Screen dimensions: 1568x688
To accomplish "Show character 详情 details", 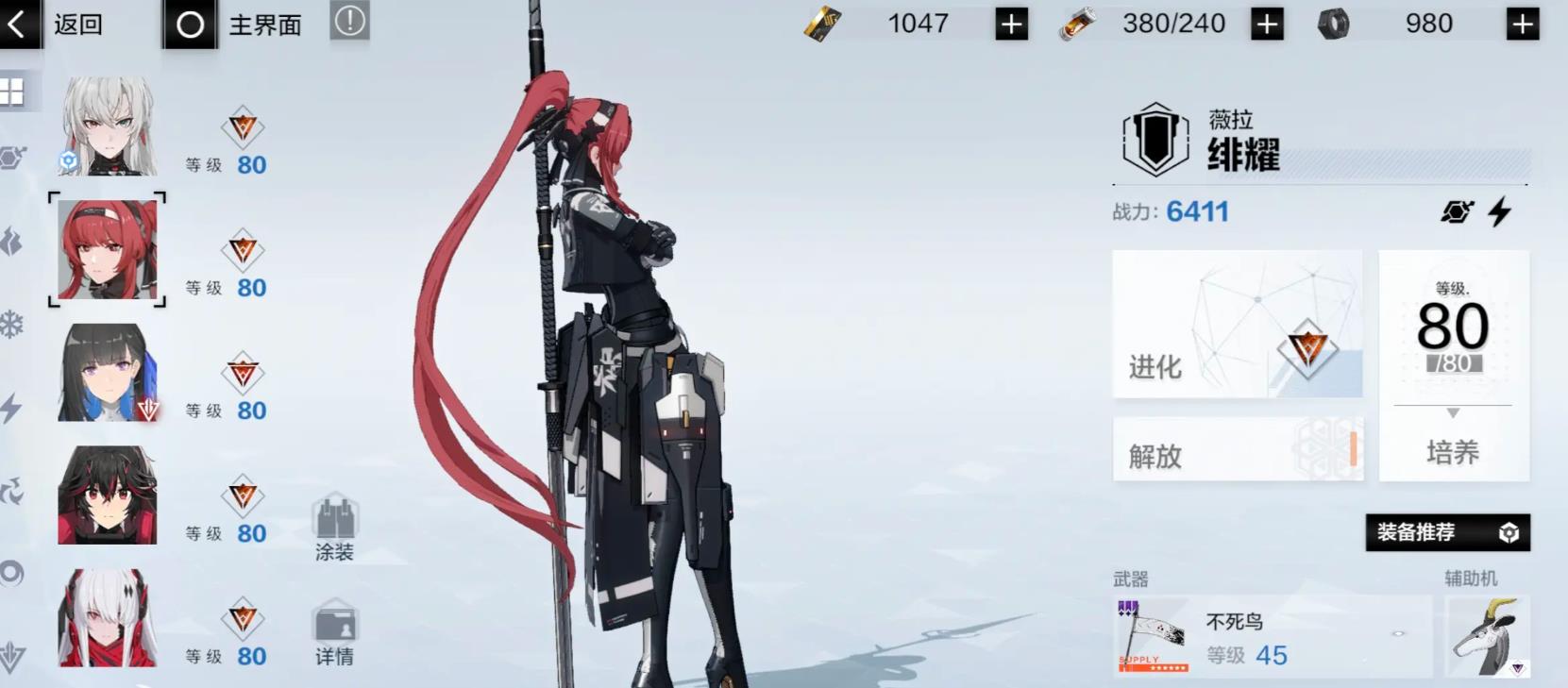I will point(334,632).
